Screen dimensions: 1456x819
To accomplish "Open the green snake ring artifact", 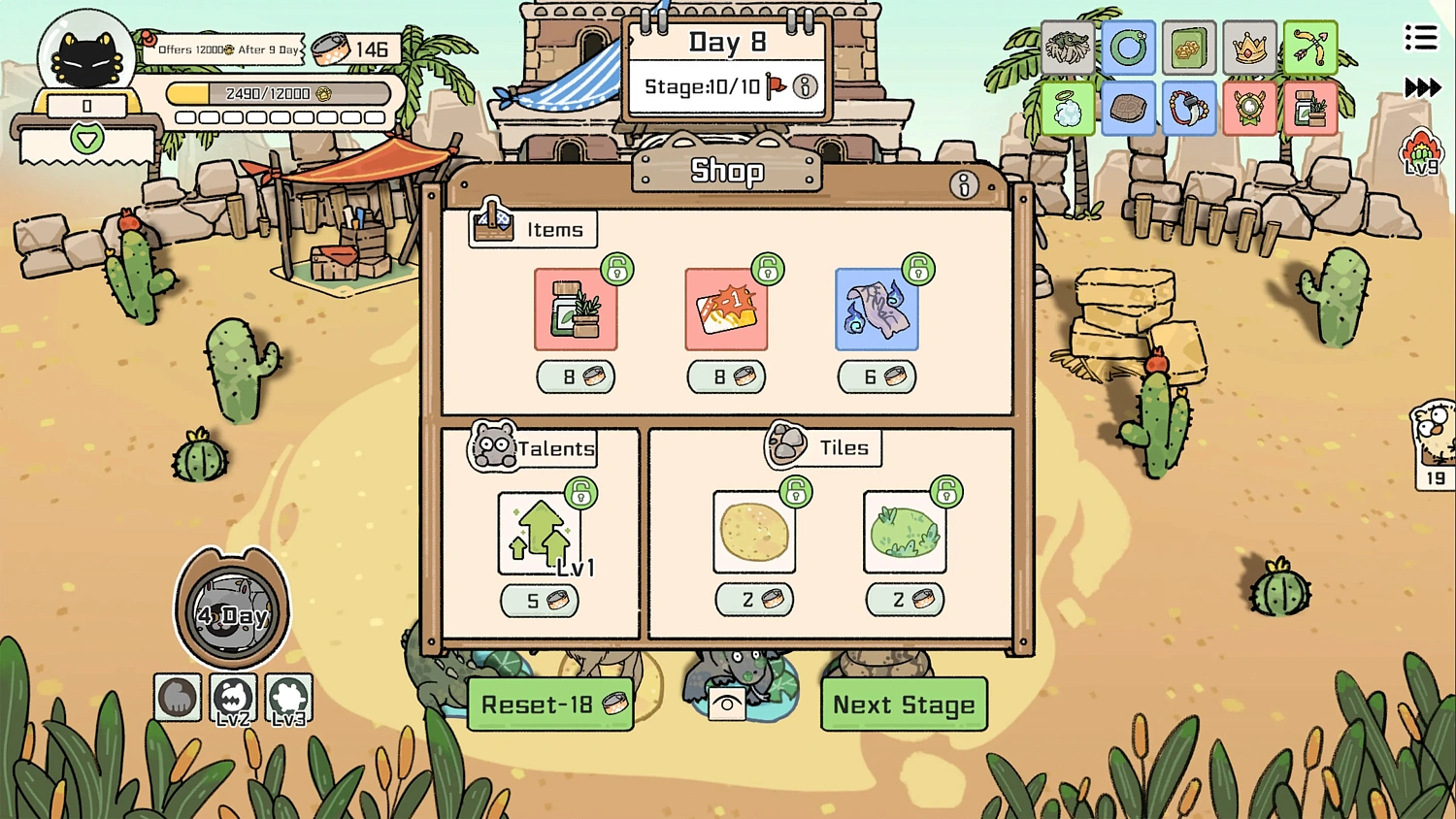I will coord(1128,47).
